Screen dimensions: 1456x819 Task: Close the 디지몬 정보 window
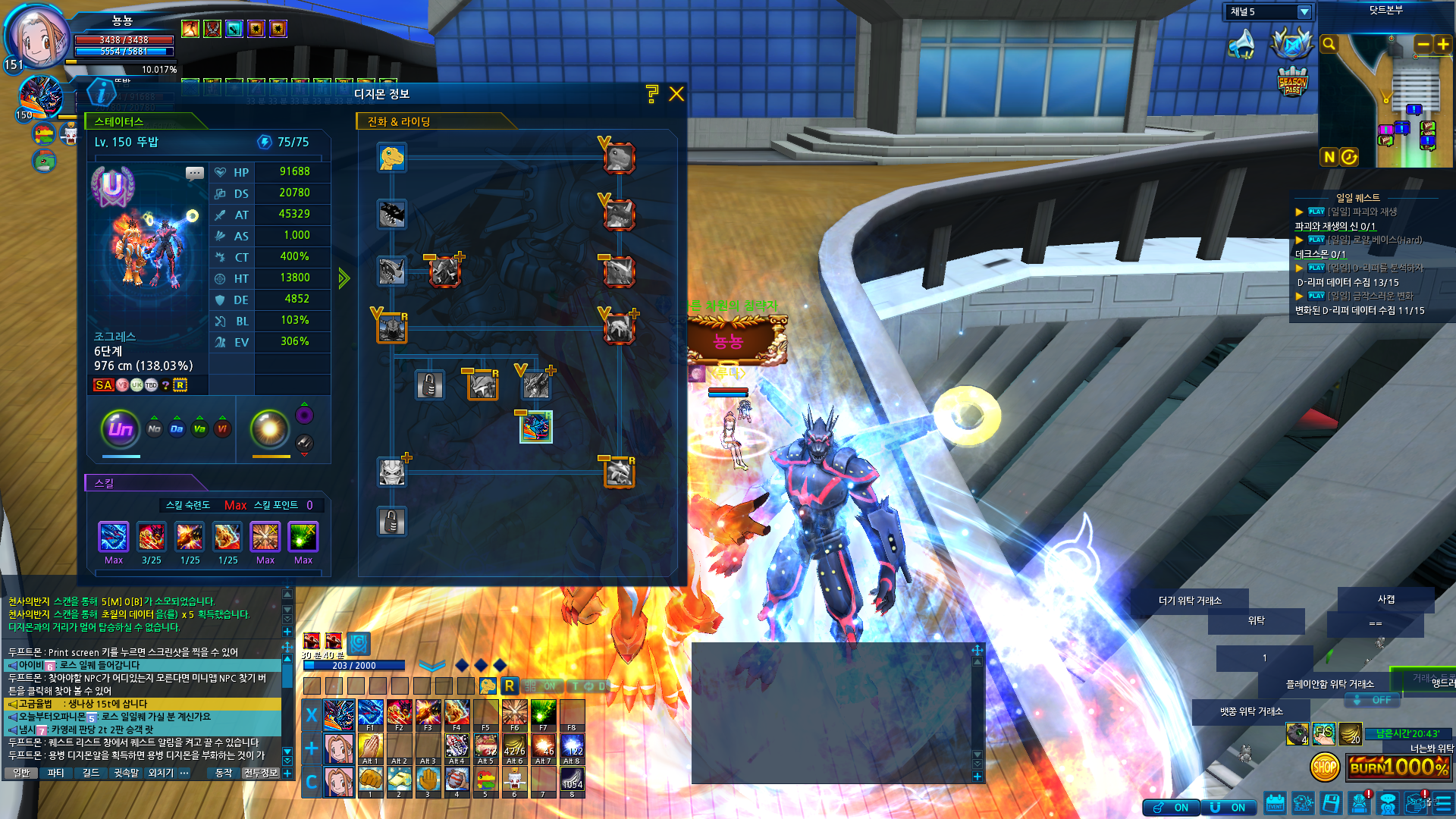tap(676, 94)
